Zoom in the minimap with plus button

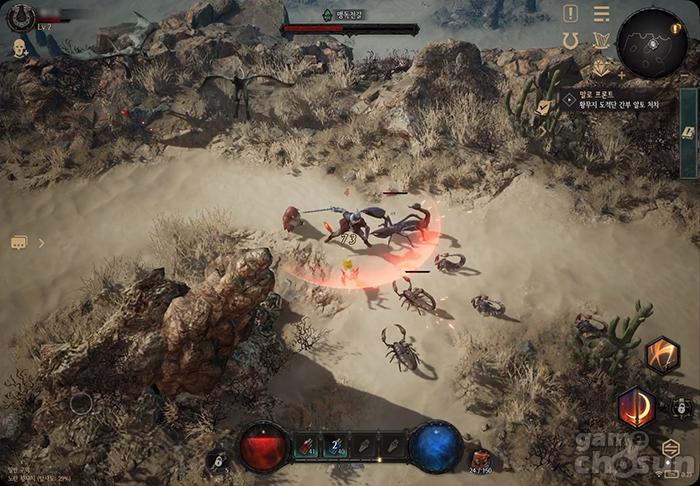tap(622, 75)
